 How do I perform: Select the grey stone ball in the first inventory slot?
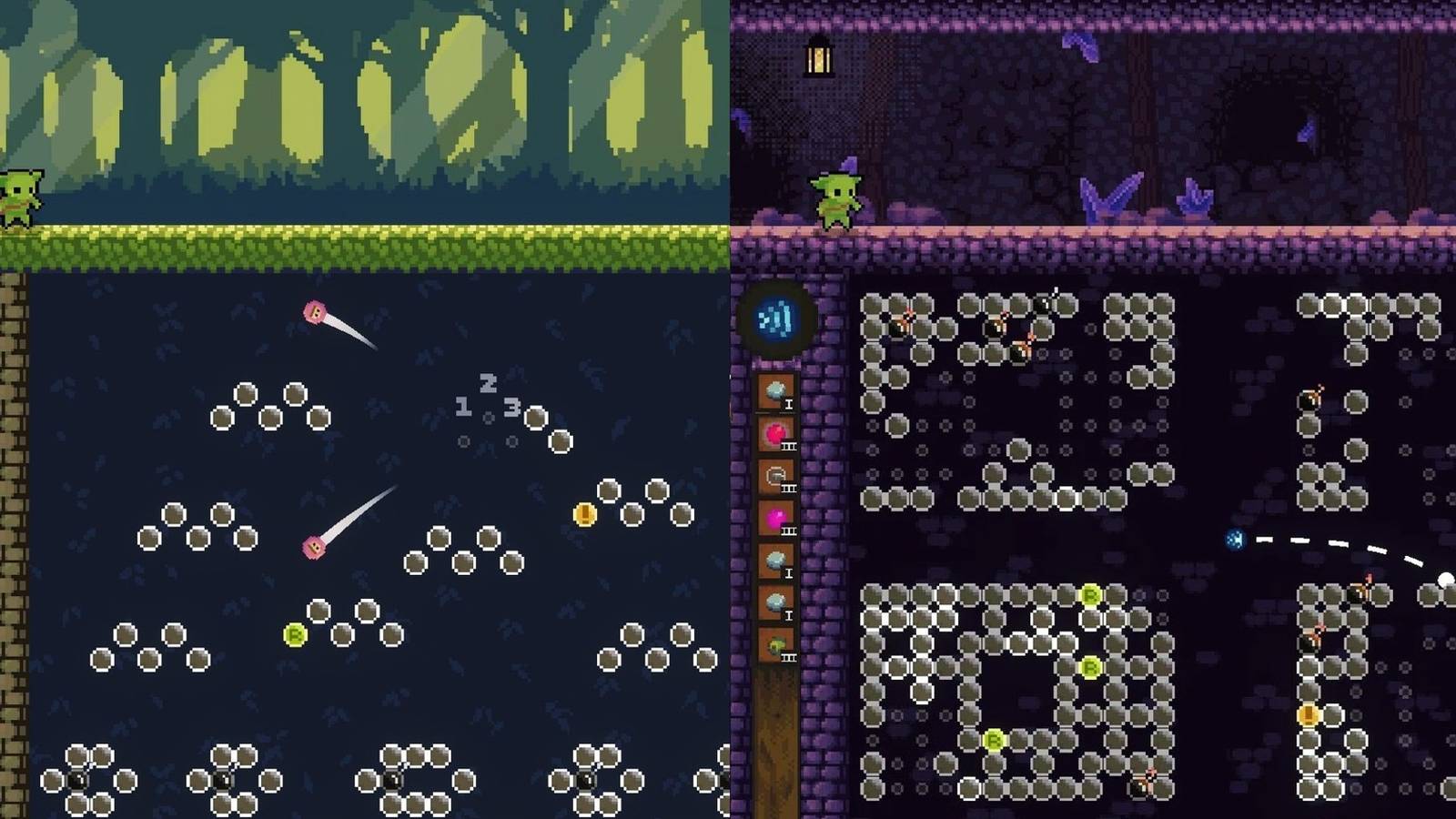point(773,389)
